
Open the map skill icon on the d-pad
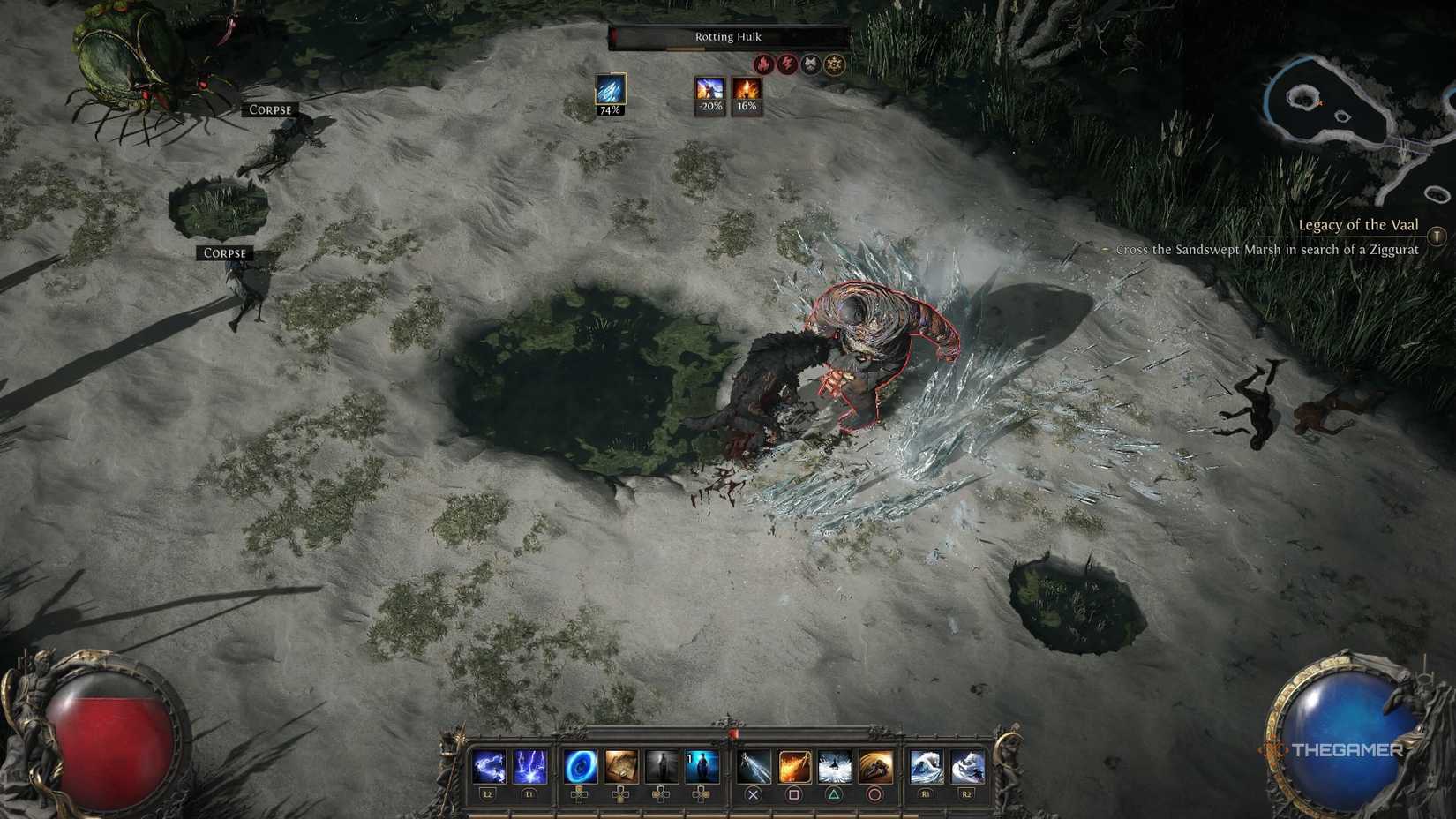tap(621, 766)
